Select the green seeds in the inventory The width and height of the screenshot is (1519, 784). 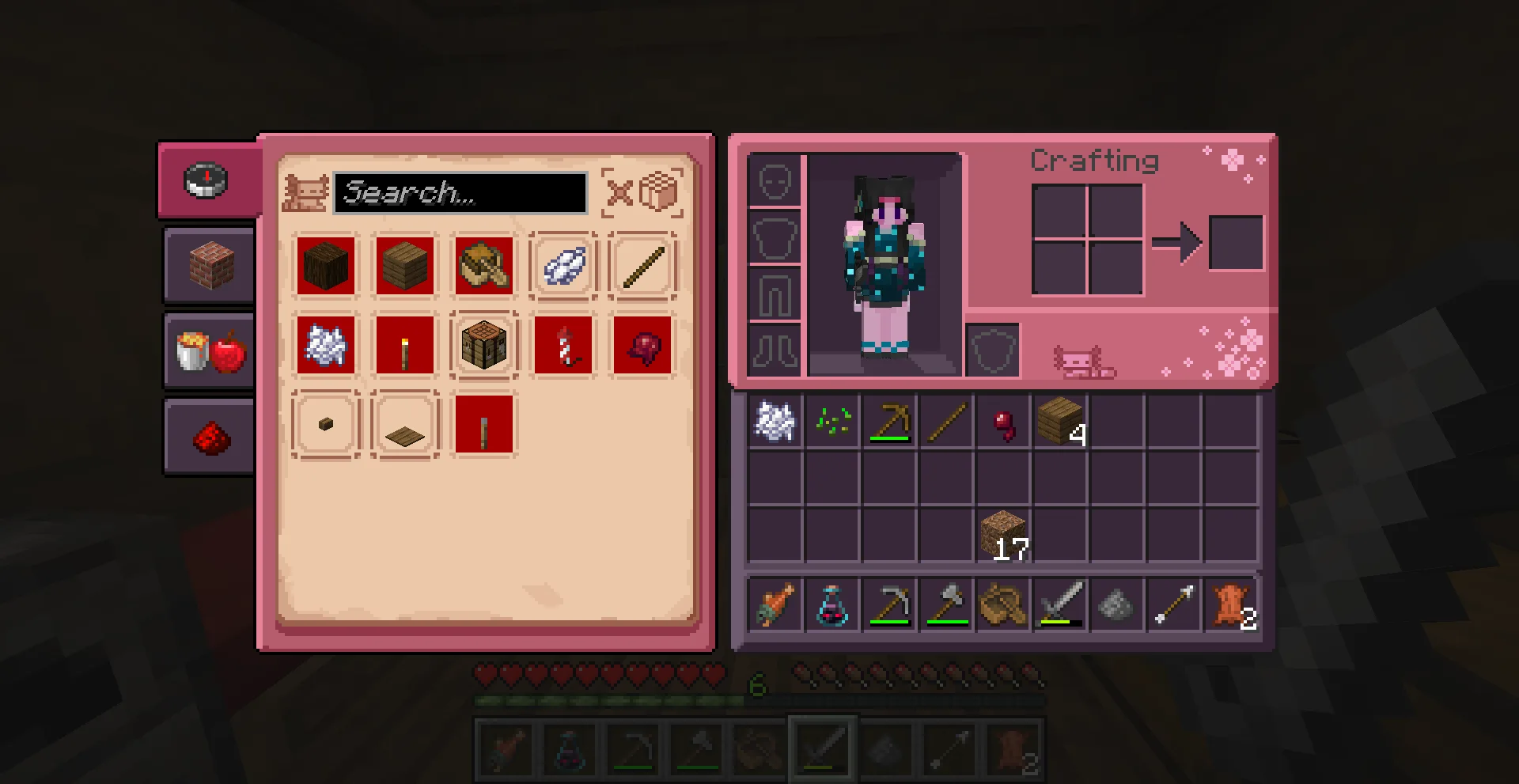832,421
